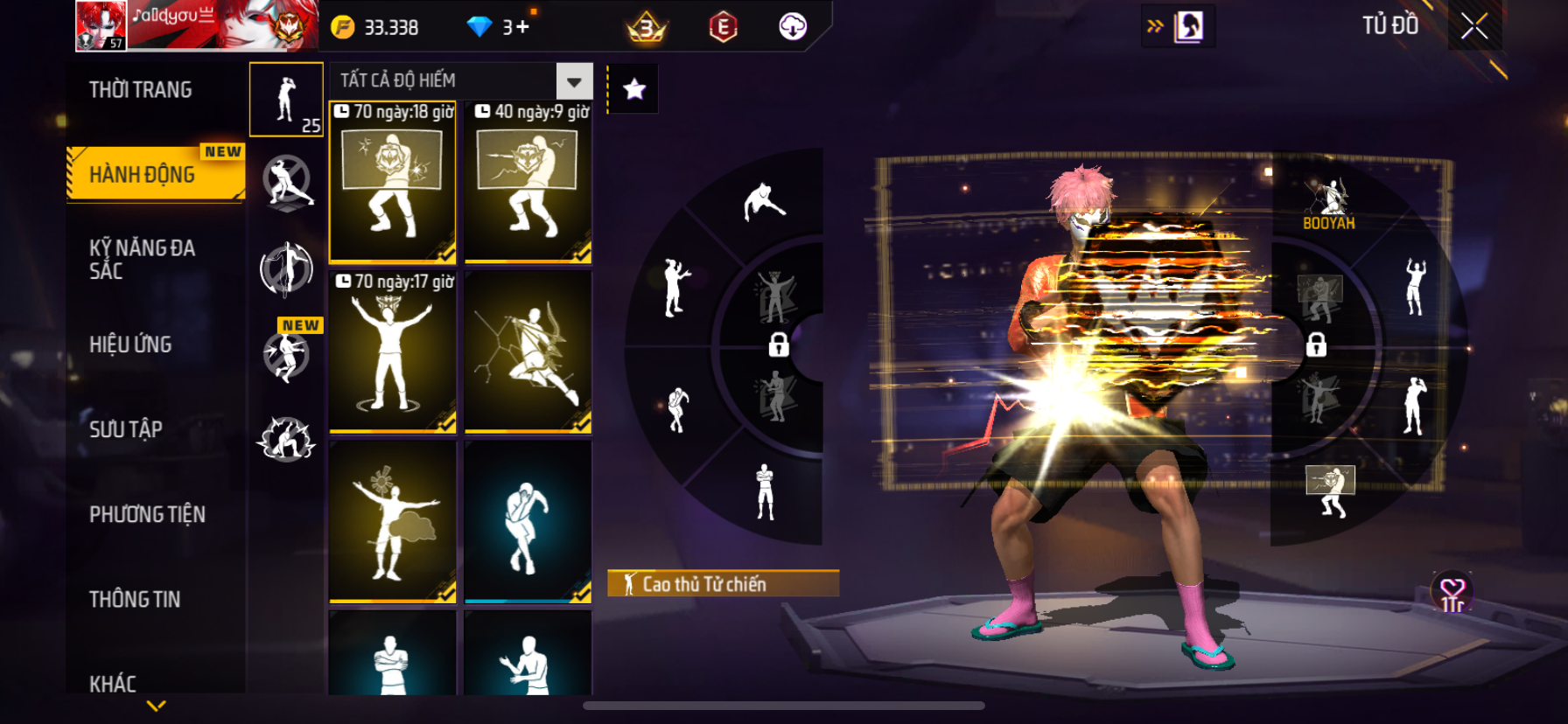The height and width of the screenshot is (724, 1568).
Task: Add diamonds with the plus button
Action: point(522,27)
